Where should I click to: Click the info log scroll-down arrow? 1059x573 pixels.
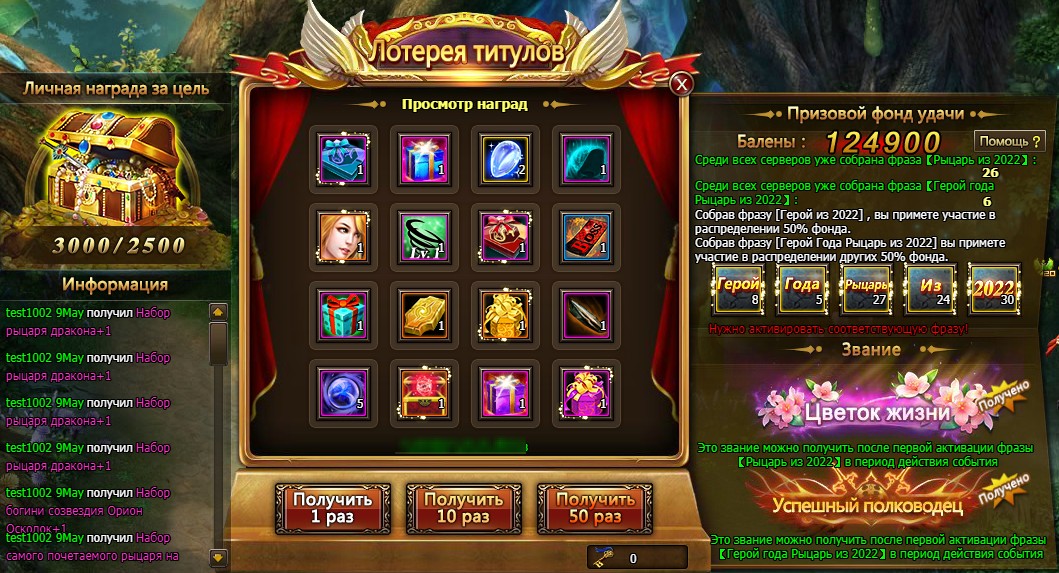tap(218, 555)
